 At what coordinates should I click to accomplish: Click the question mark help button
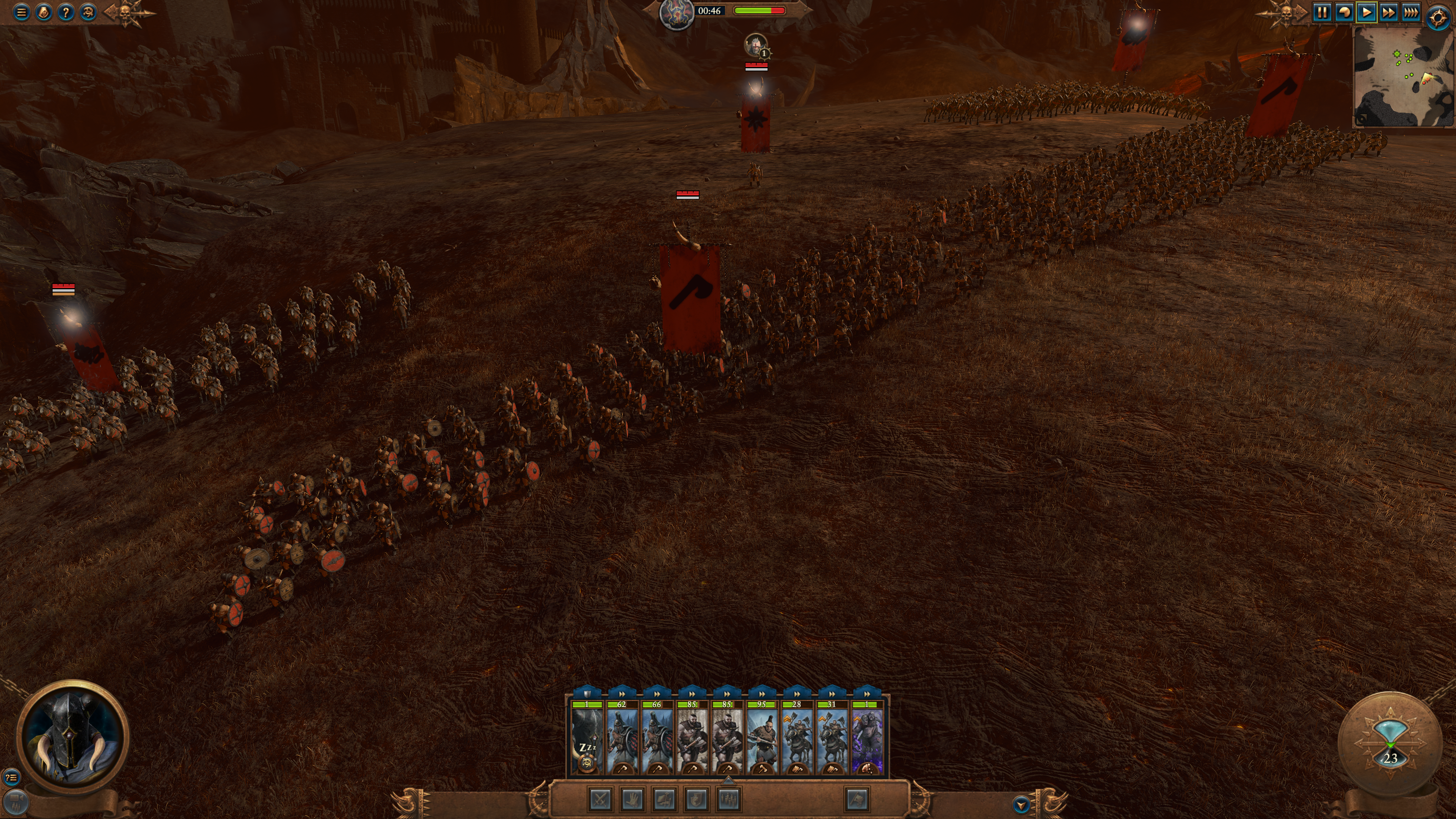66,12
